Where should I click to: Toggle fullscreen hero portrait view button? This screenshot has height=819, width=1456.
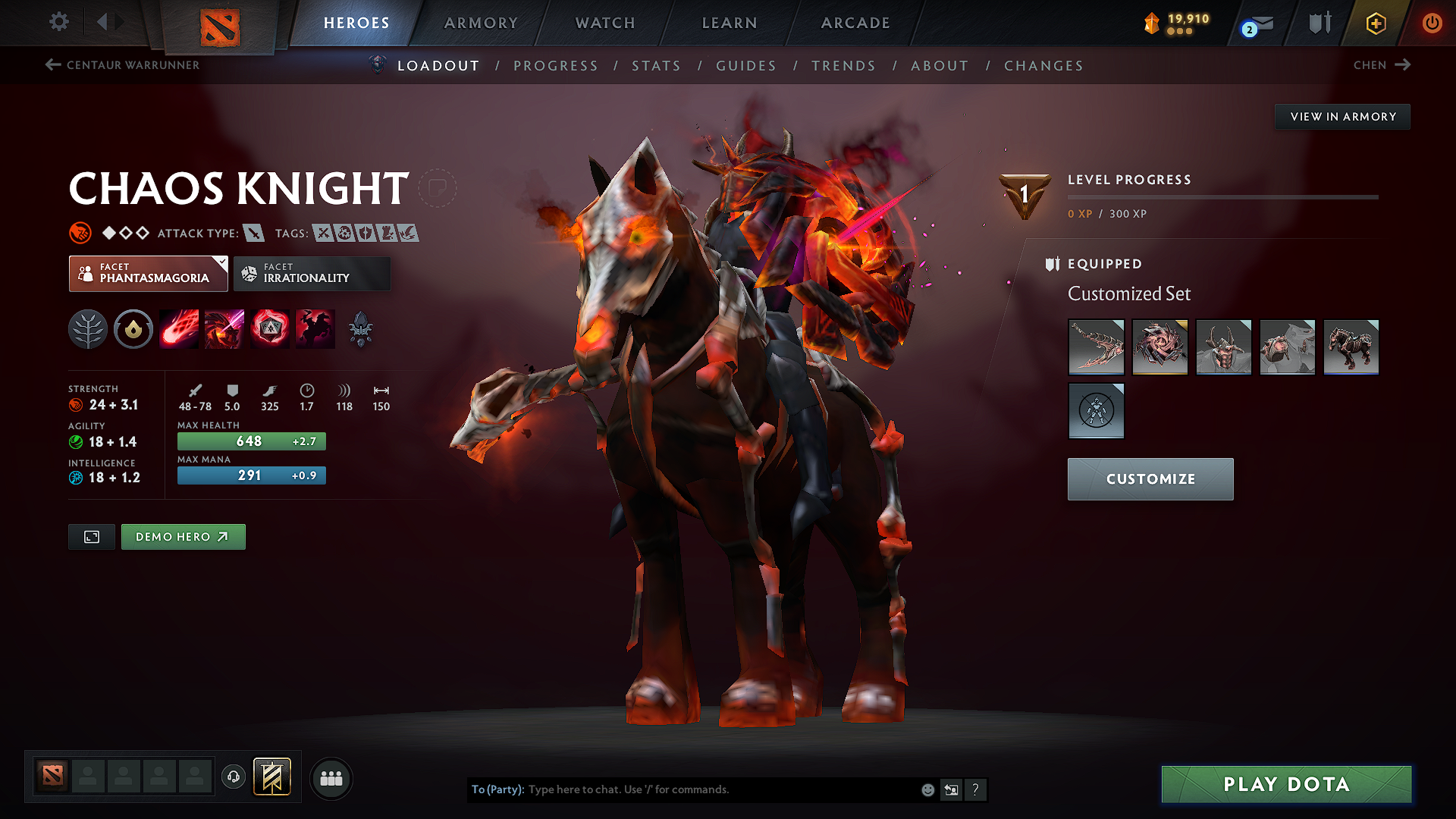91,536
